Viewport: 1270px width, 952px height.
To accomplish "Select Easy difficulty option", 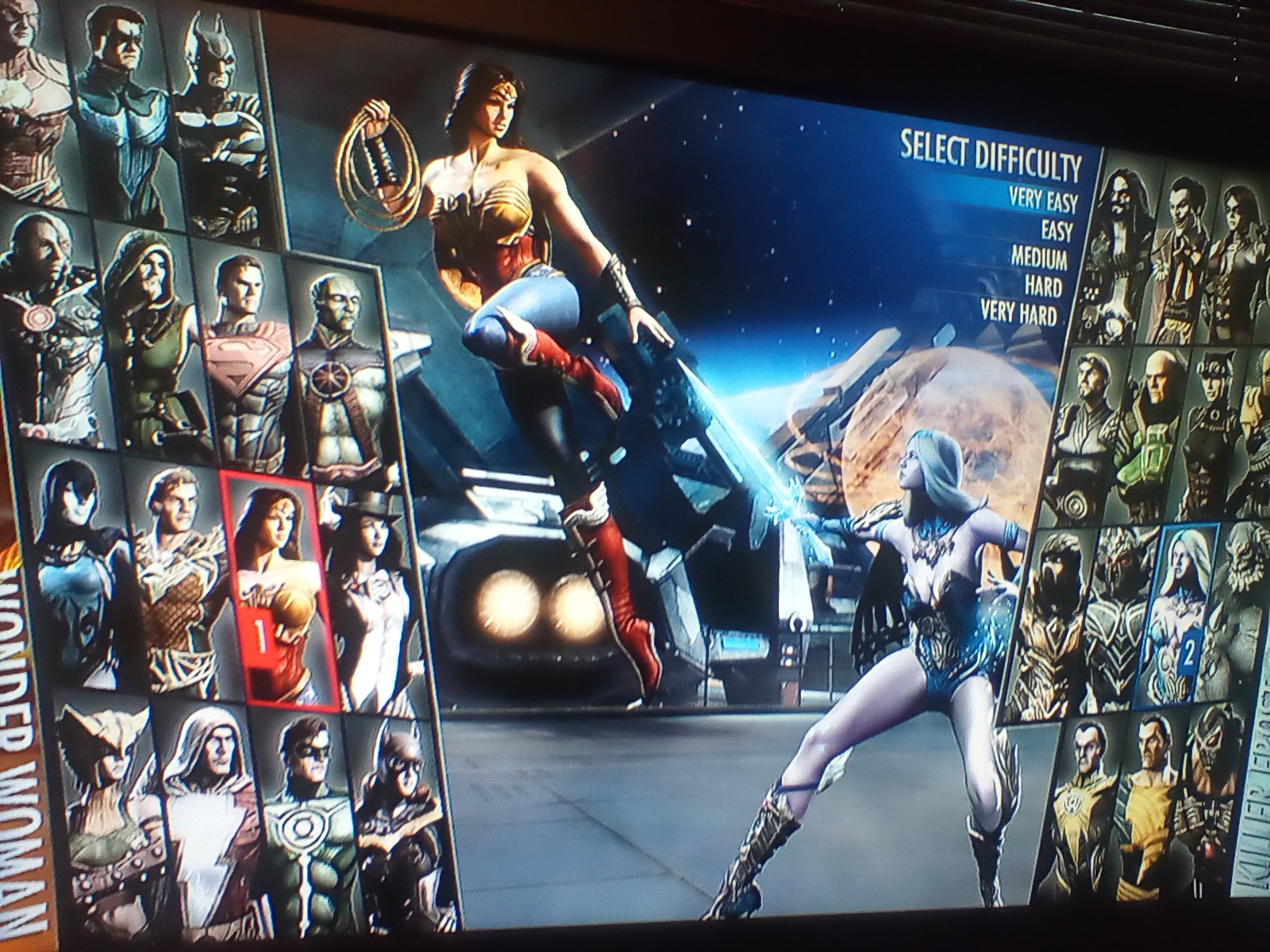I will pos(1056,230).
